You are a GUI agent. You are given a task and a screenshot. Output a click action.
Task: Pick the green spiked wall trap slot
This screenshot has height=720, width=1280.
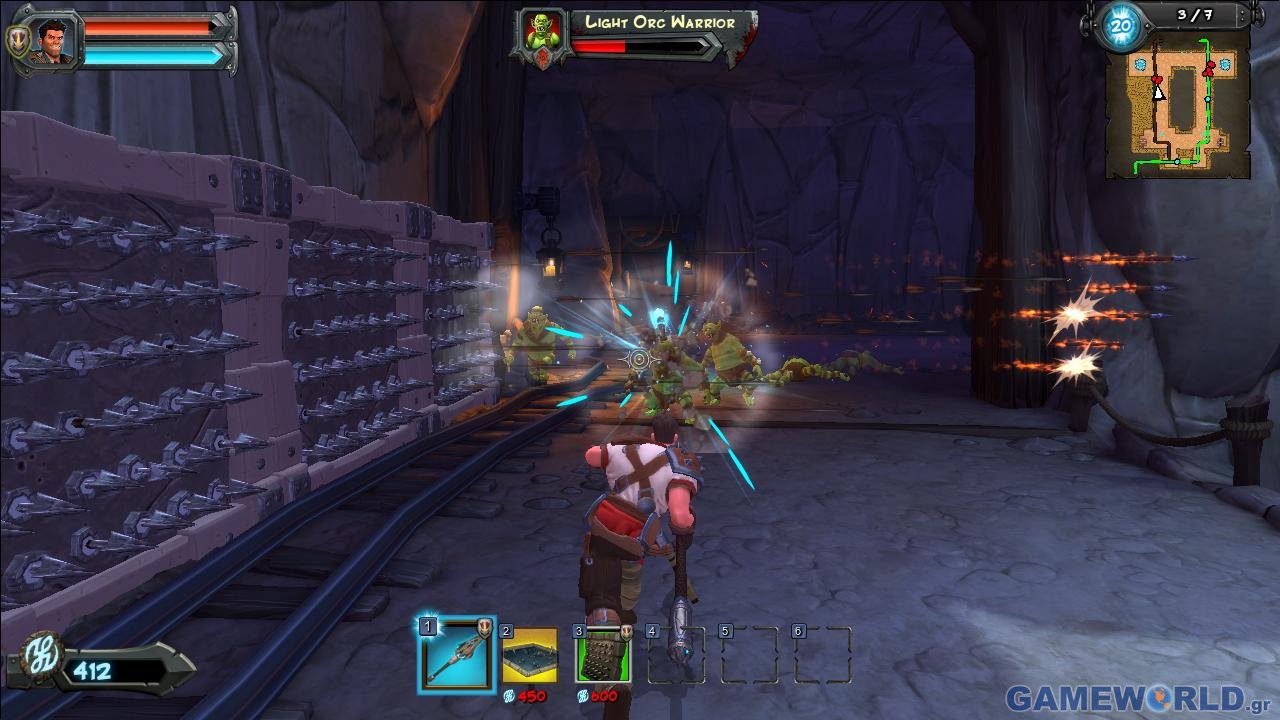602,655
